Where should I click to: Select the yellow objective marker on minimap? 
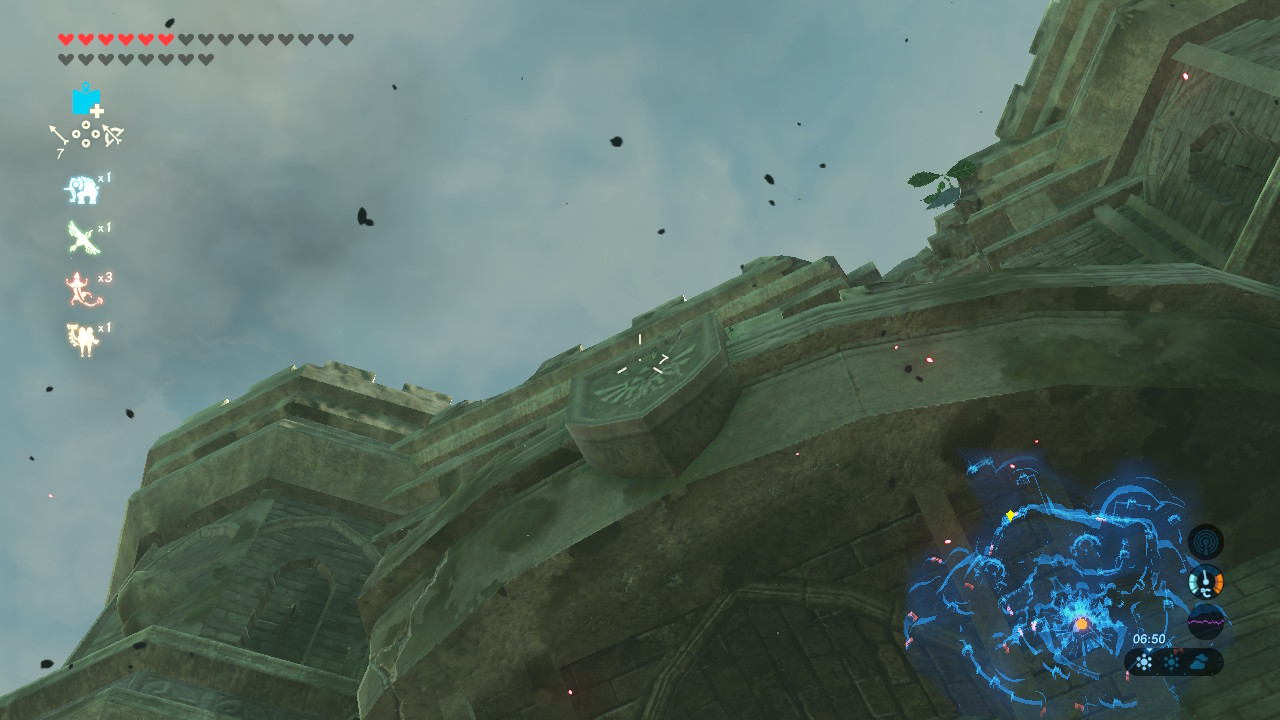point(1011,516)
